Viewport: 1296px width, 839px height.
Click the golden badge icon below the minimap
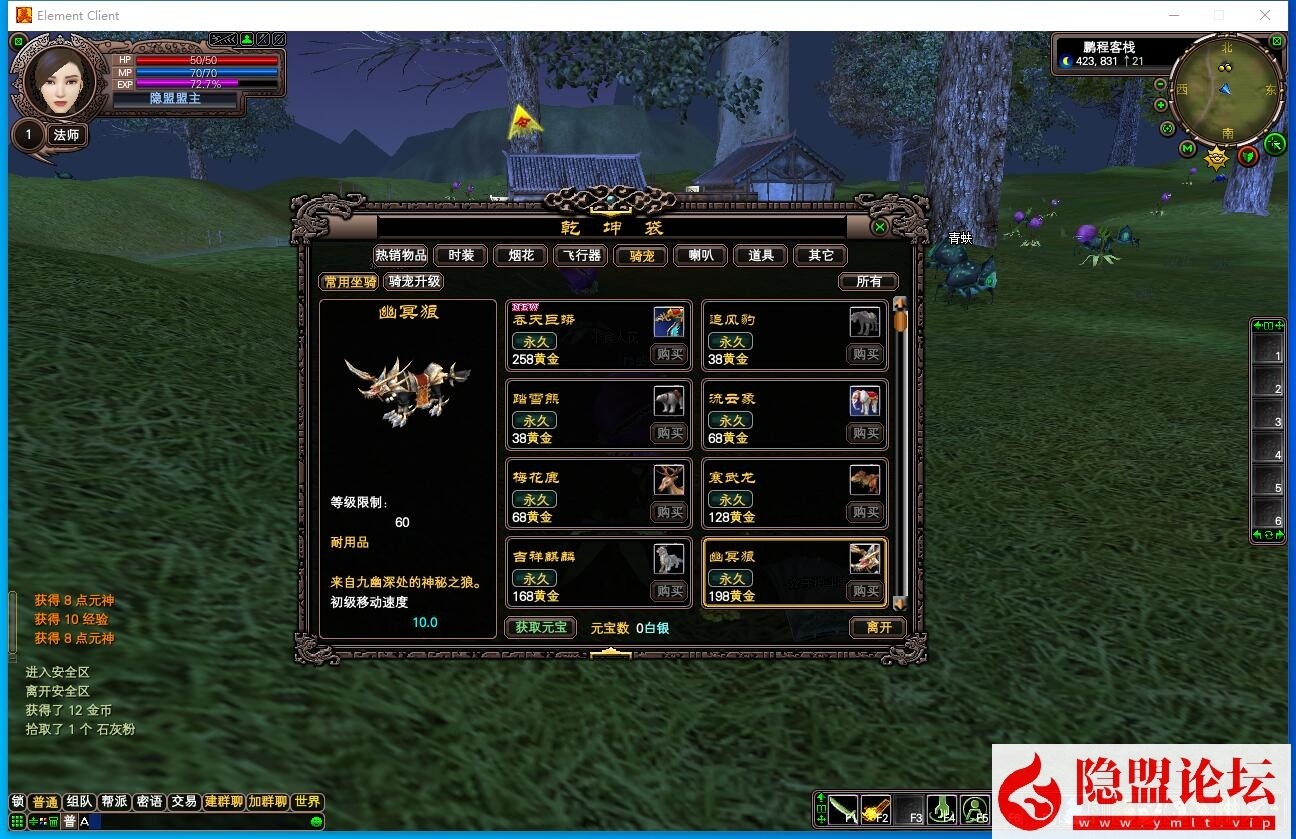1216,157
